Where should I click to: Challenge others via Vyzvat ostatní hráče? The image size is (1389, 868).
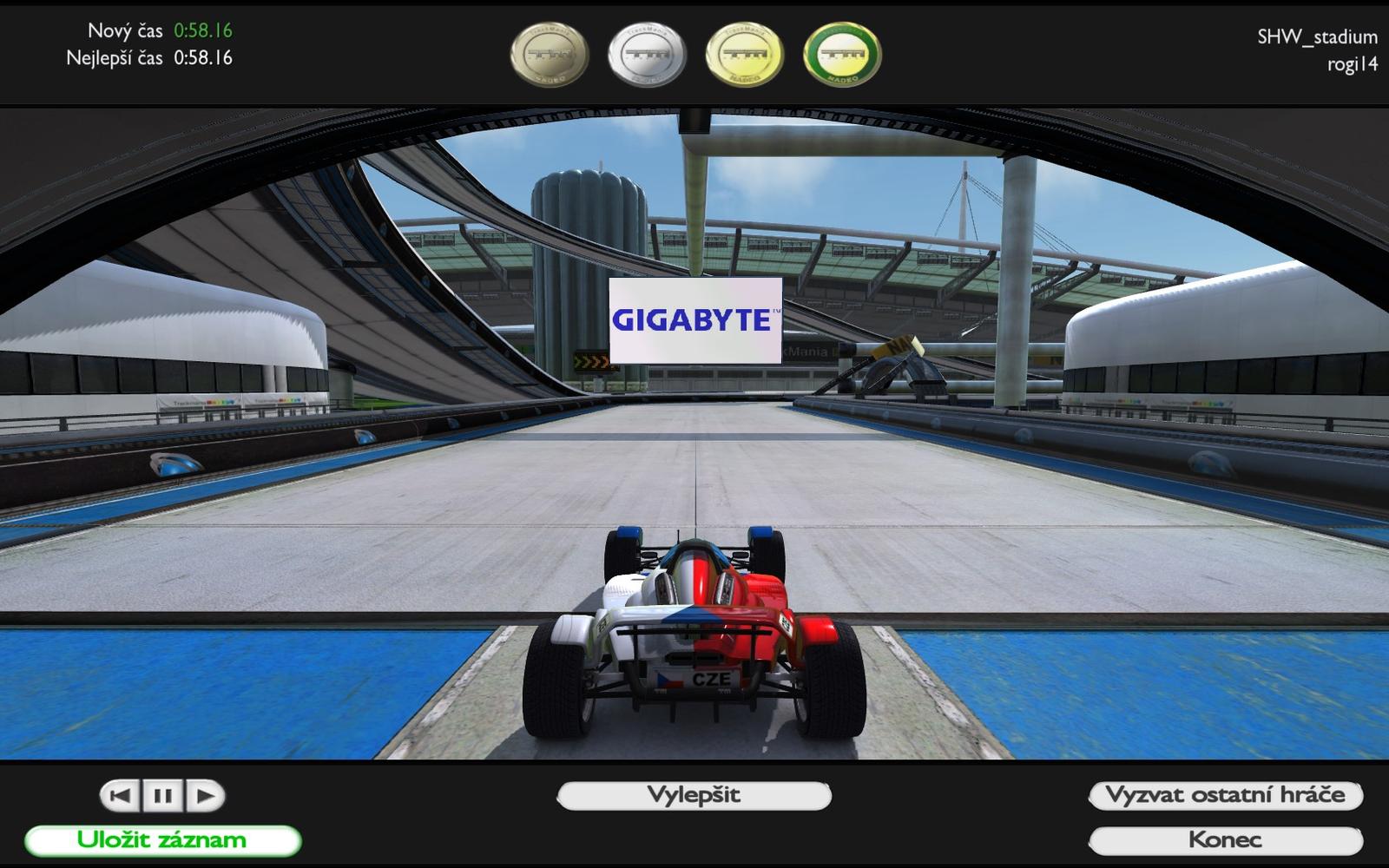[x=1225, y=795]
